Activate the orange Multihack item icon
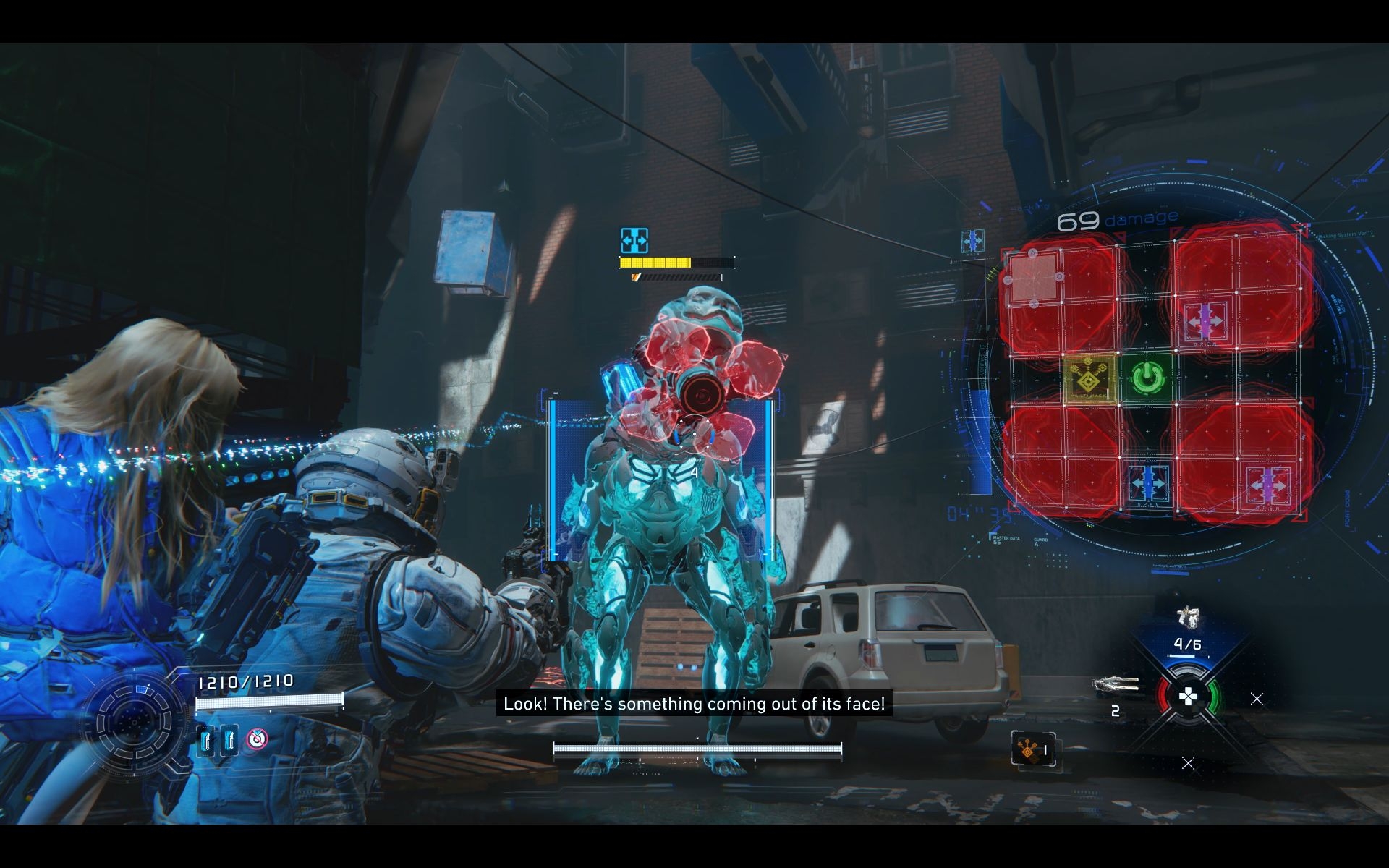The image size is (1389, 868). point(1029,751)
